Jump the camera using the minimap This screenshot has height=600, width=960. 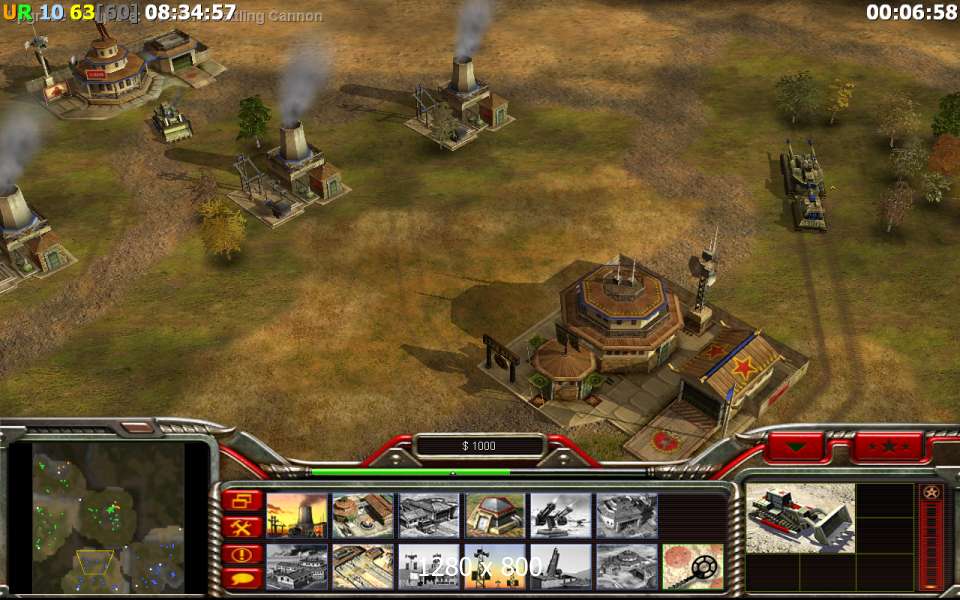click(x=108, y=517)
